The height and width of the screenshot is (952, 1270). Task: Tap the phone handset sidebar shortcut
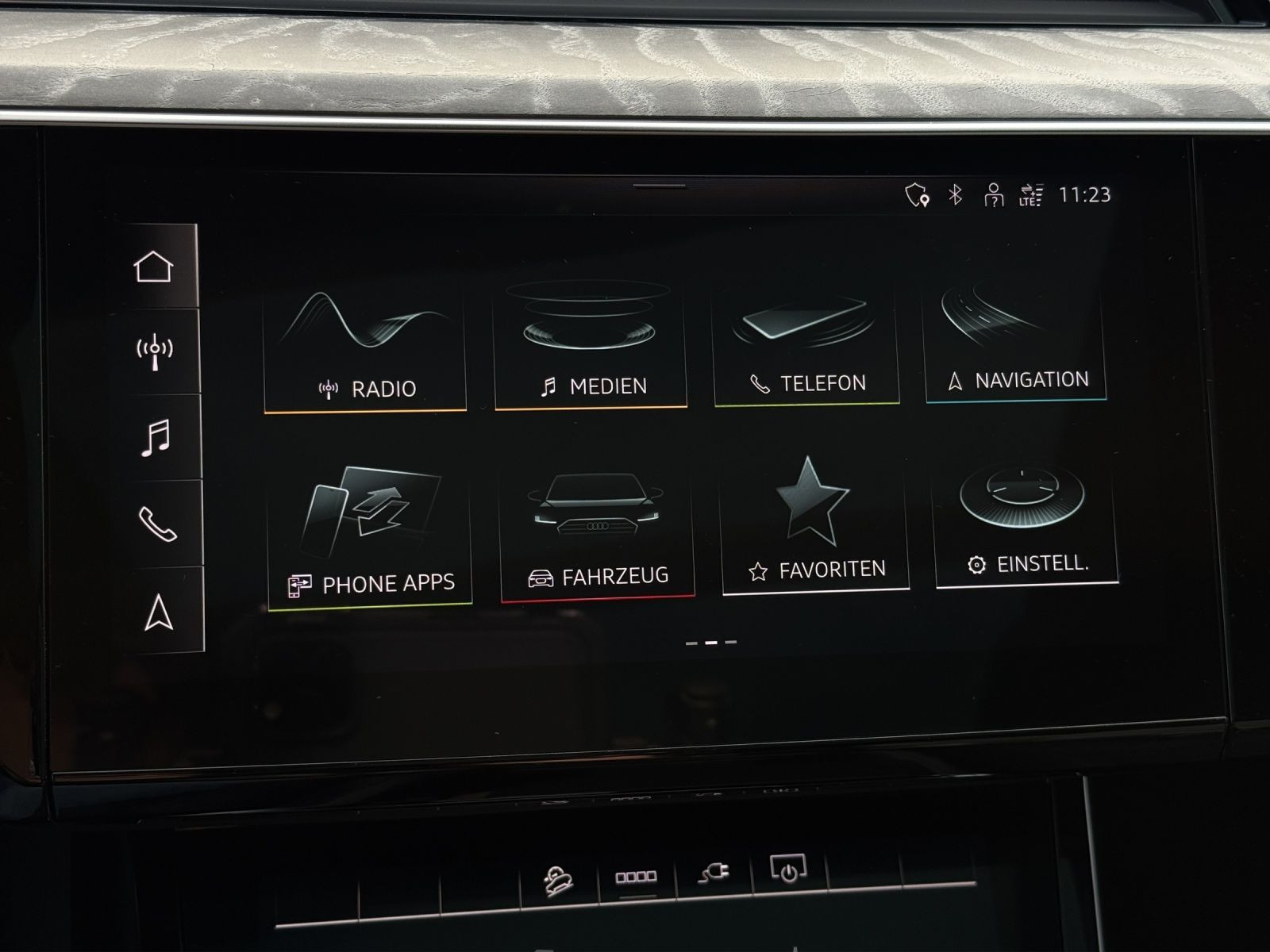click(x=158, y=524)
